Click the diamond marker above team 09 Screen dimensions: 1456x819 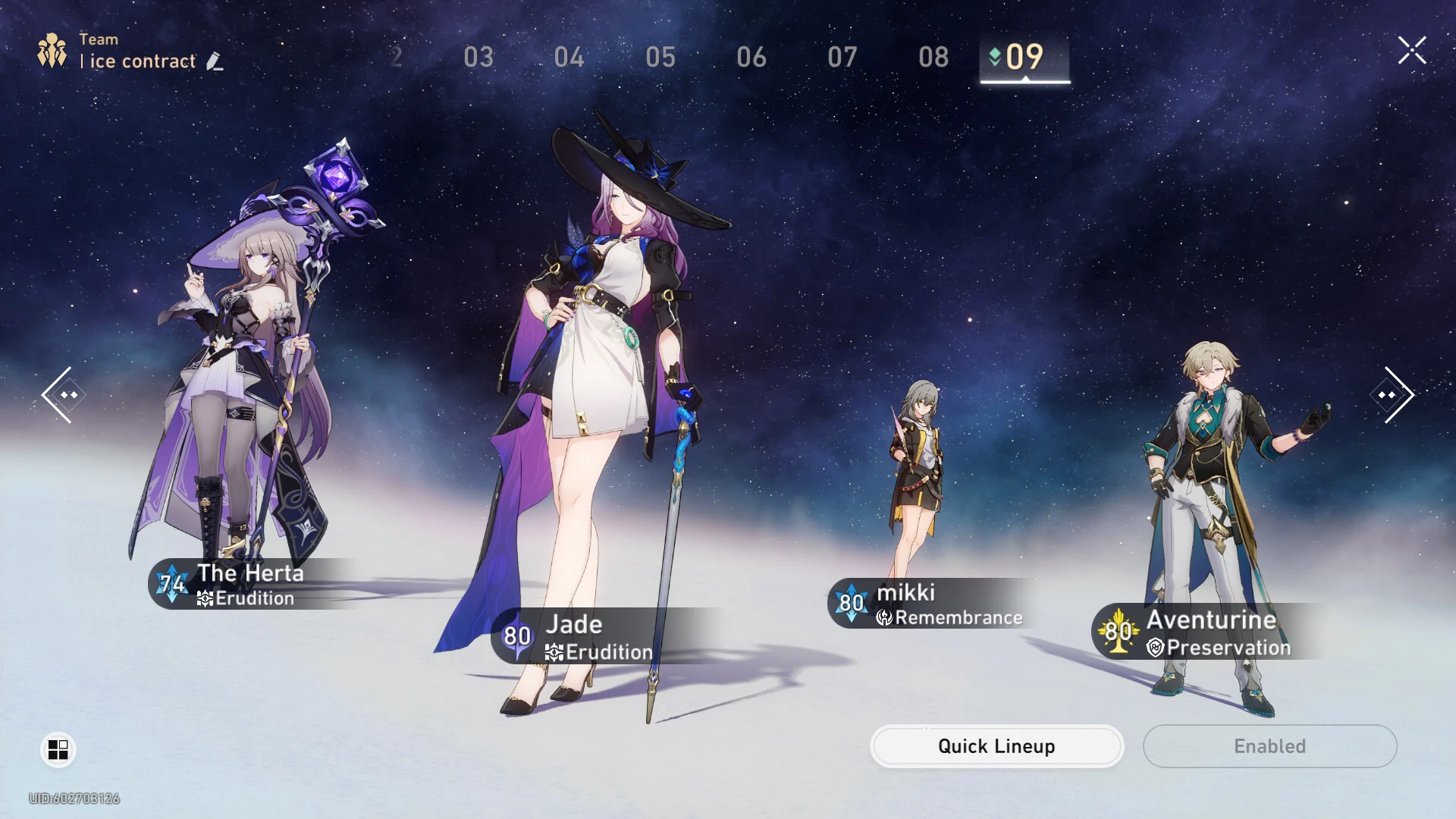click(993, 55)
